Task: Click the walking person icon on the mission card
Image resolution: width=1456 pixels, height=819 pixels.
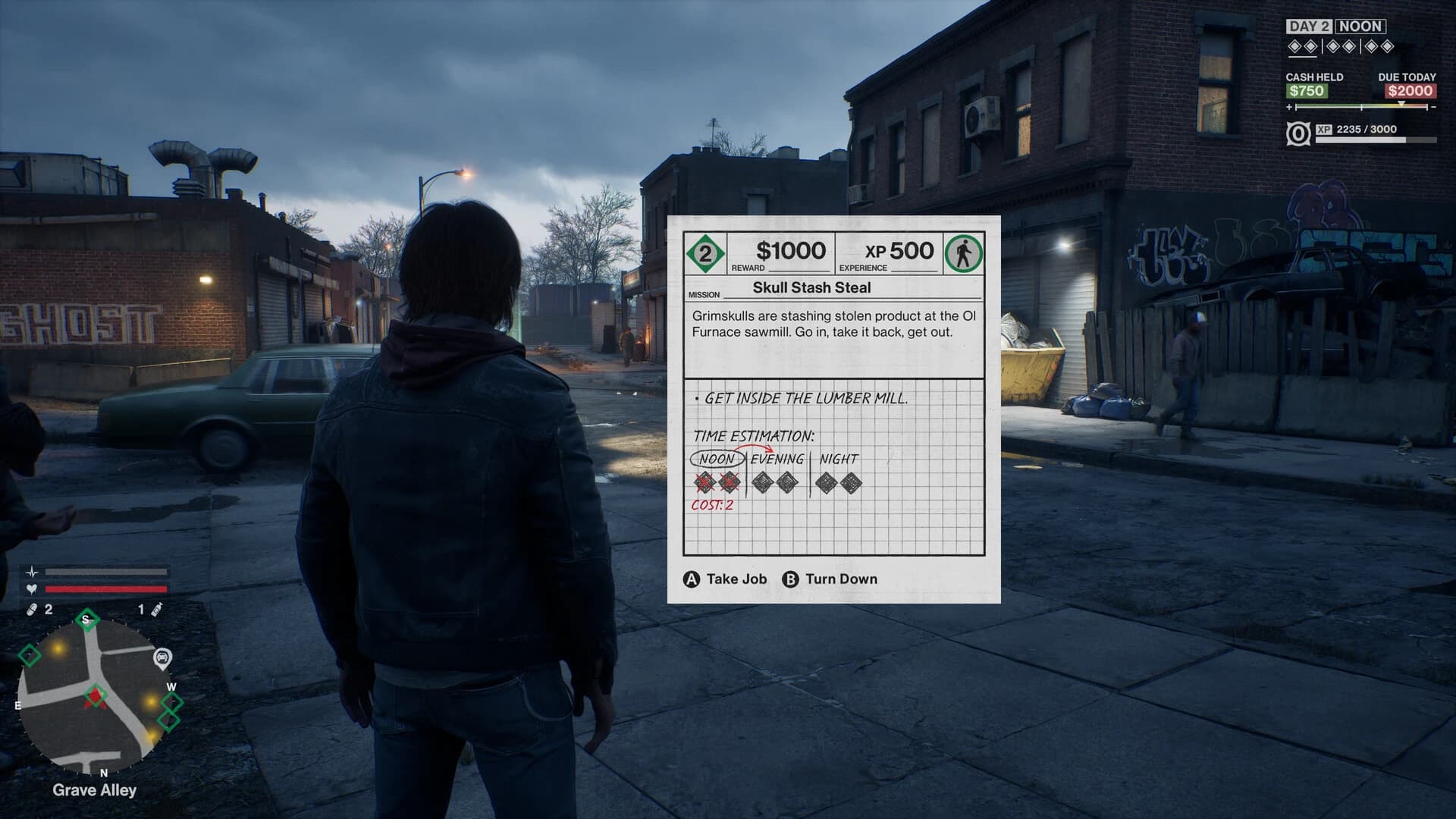Action: (962, 253)
